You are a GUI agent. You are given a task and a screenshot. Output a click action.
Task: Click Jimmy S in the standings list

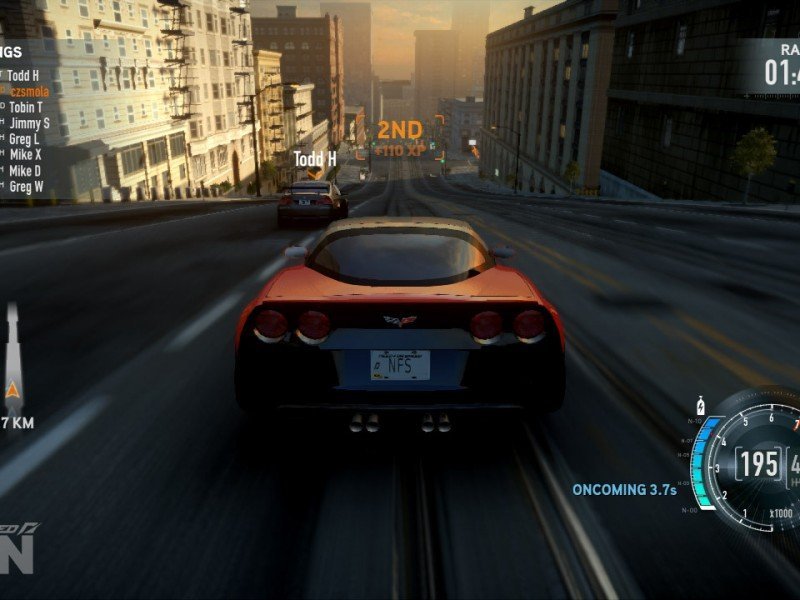tap(29, 123)
